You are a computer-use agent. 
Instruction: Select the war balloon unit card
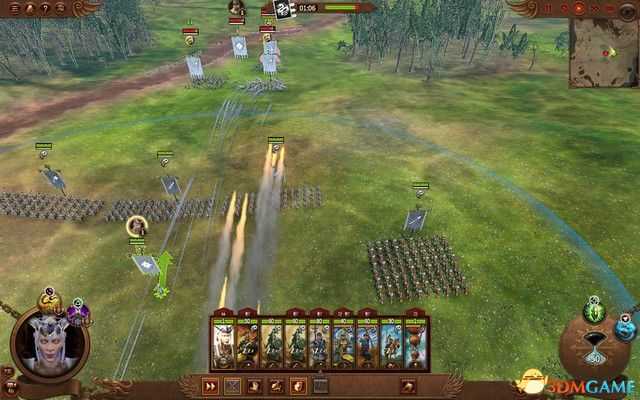tap(416, 343)
